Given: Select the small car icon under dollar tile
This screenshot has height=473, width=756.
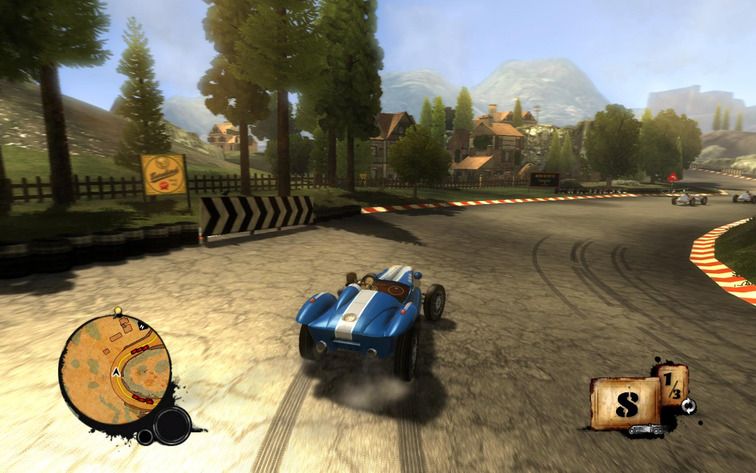Looking at the screenshot, I should 644,431.
